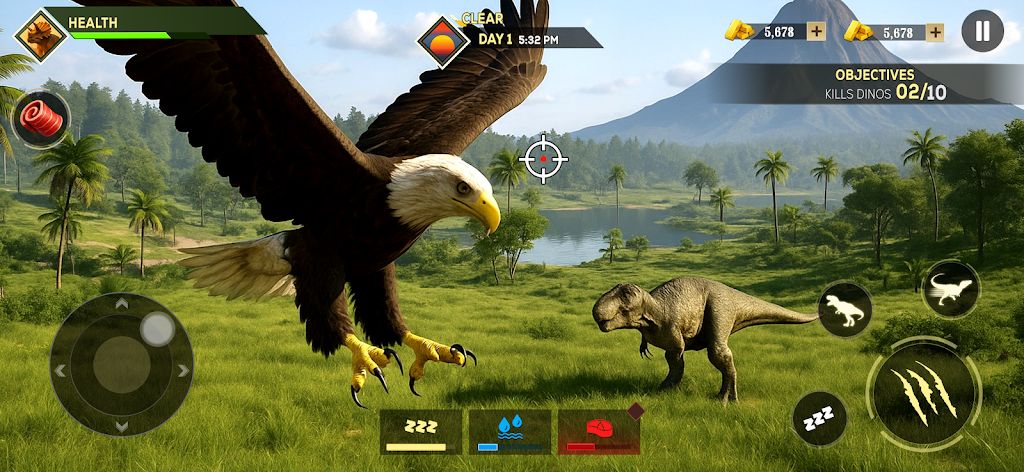Pause the game

[982, 31]
